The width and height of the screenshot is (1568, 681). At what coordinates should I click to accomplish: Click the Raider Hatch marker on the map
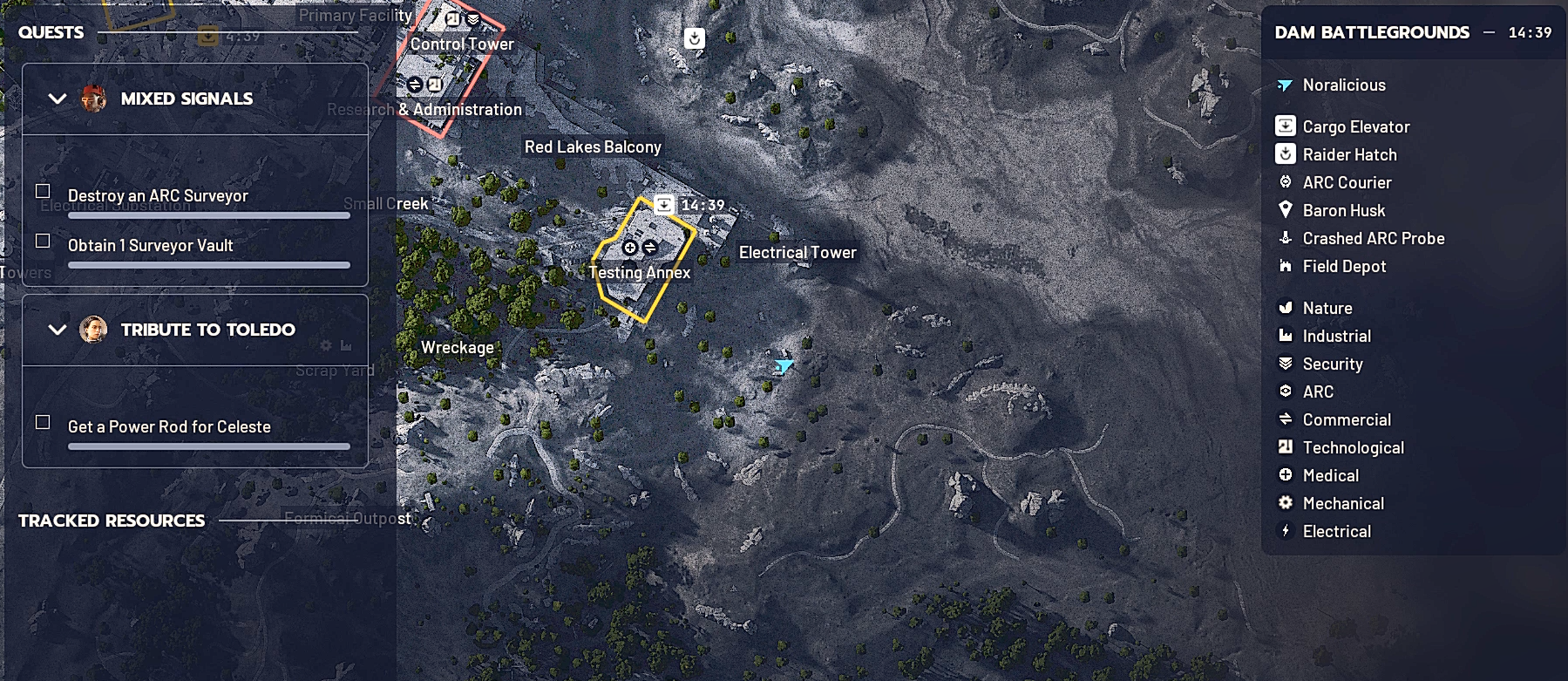(695, 38)
